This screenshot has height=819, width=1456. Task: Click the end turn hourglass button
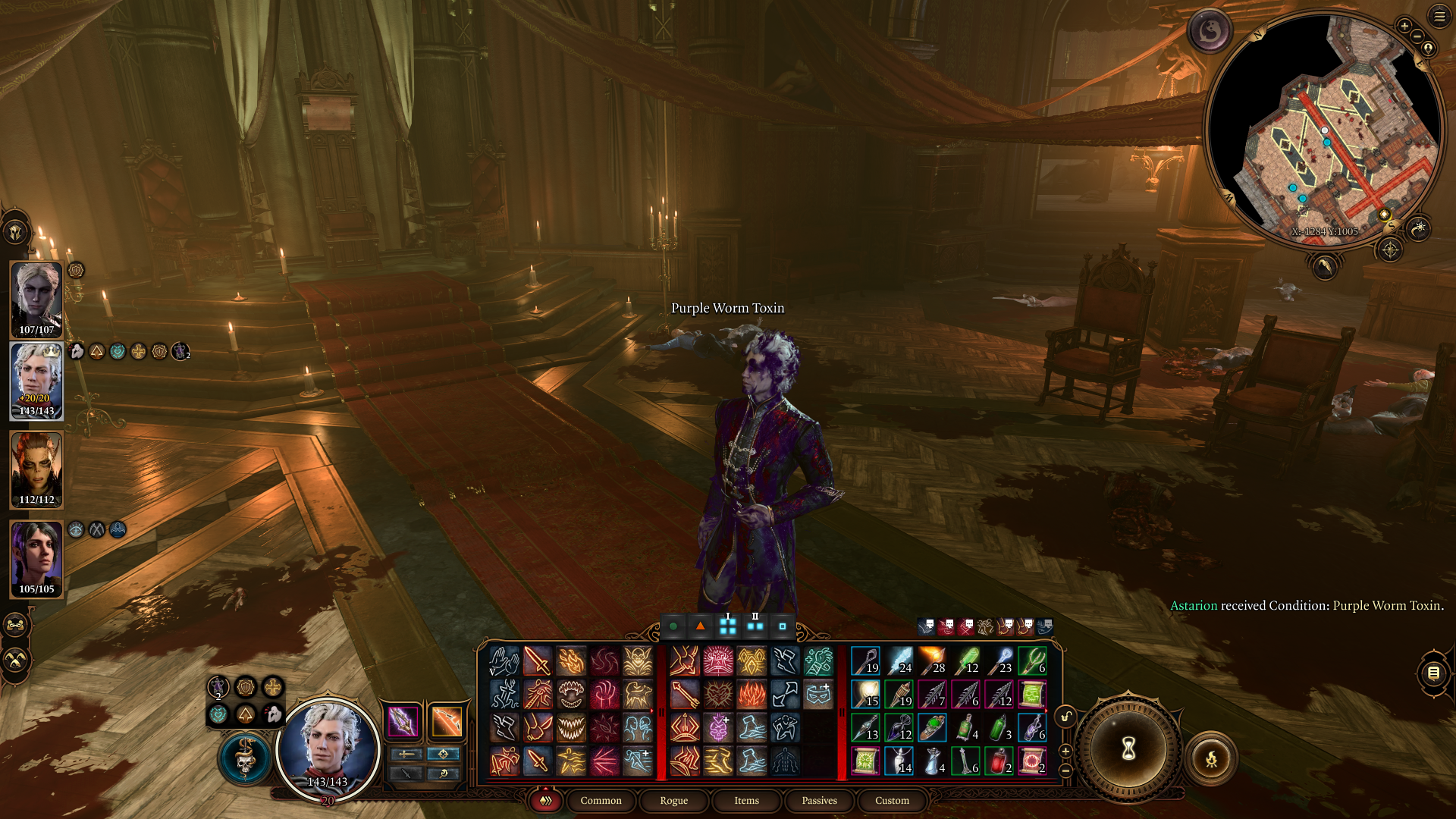[x=1128, y=749]
